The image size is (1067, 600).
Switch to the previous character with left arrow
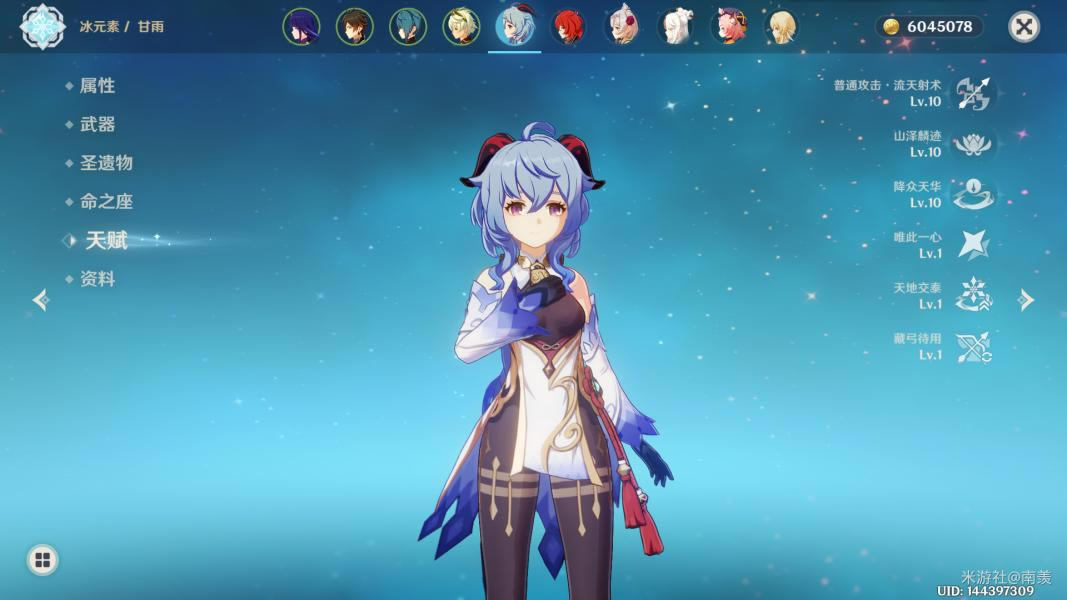pyautogui.click(x=41, y=299)
